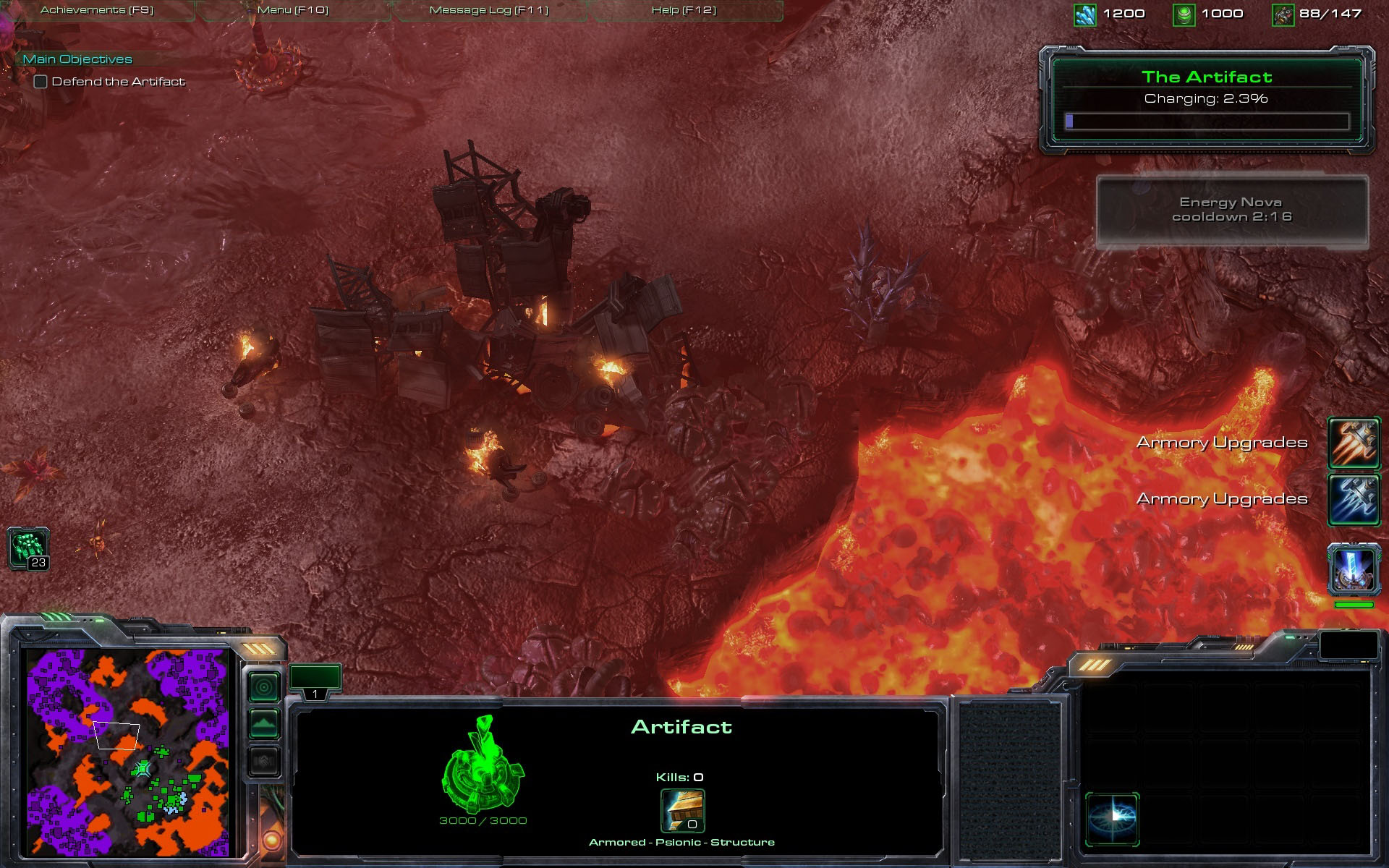Activate the Energy Nova ability in the command card
Viewport: 1389px width, 868px height.
pos(1112,819)
